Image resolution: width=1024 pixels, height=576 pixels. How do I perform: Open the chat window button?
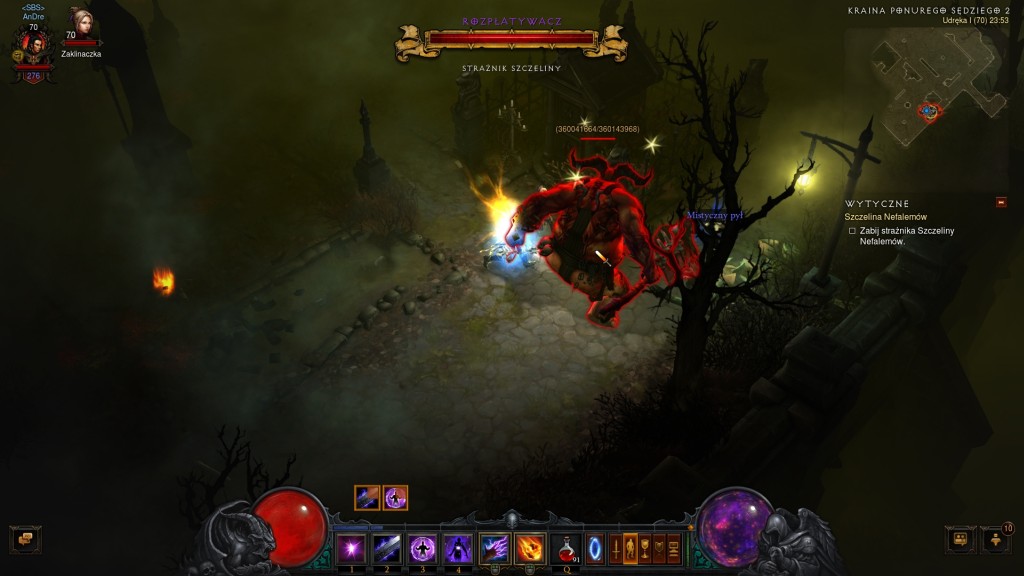25,540
